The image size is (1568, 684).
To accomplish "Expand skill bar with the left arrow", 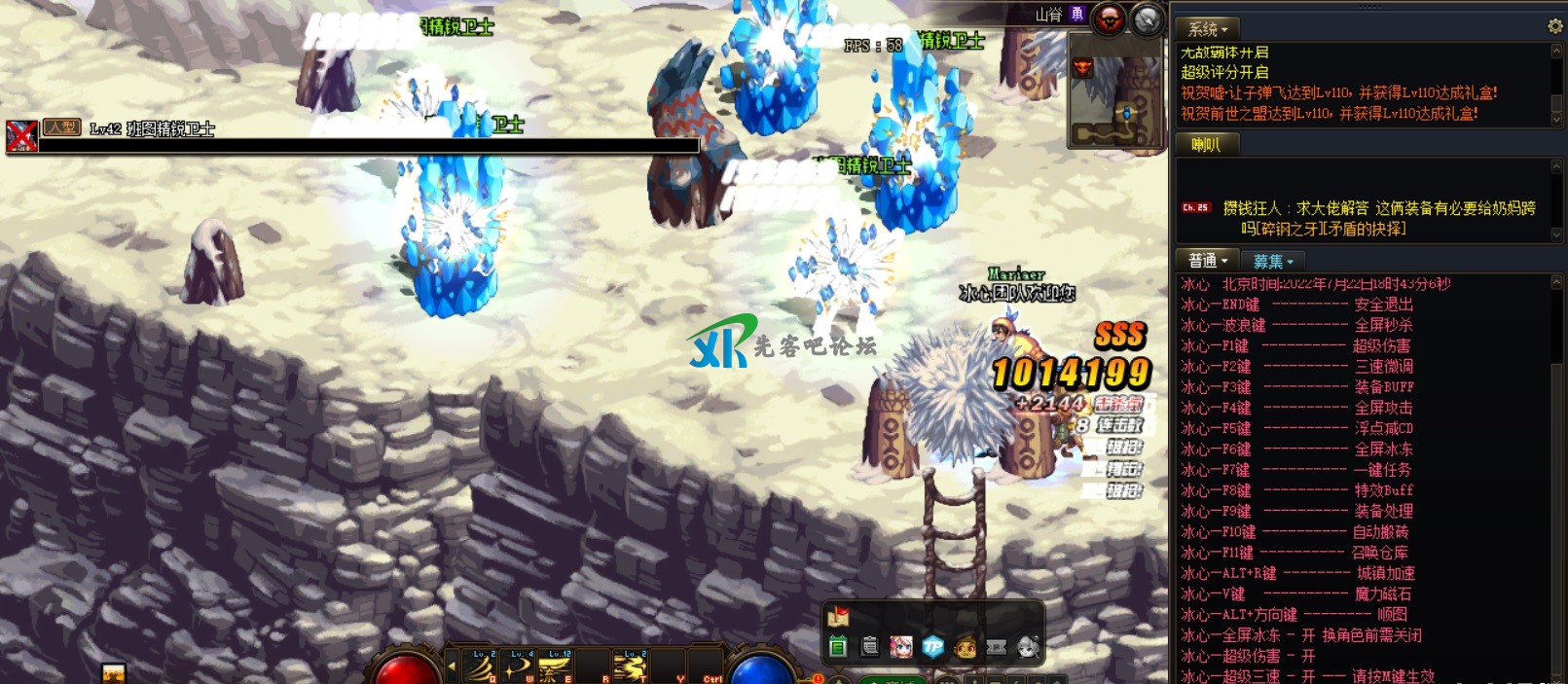I will pyautogui.click(x=451, y=666).
